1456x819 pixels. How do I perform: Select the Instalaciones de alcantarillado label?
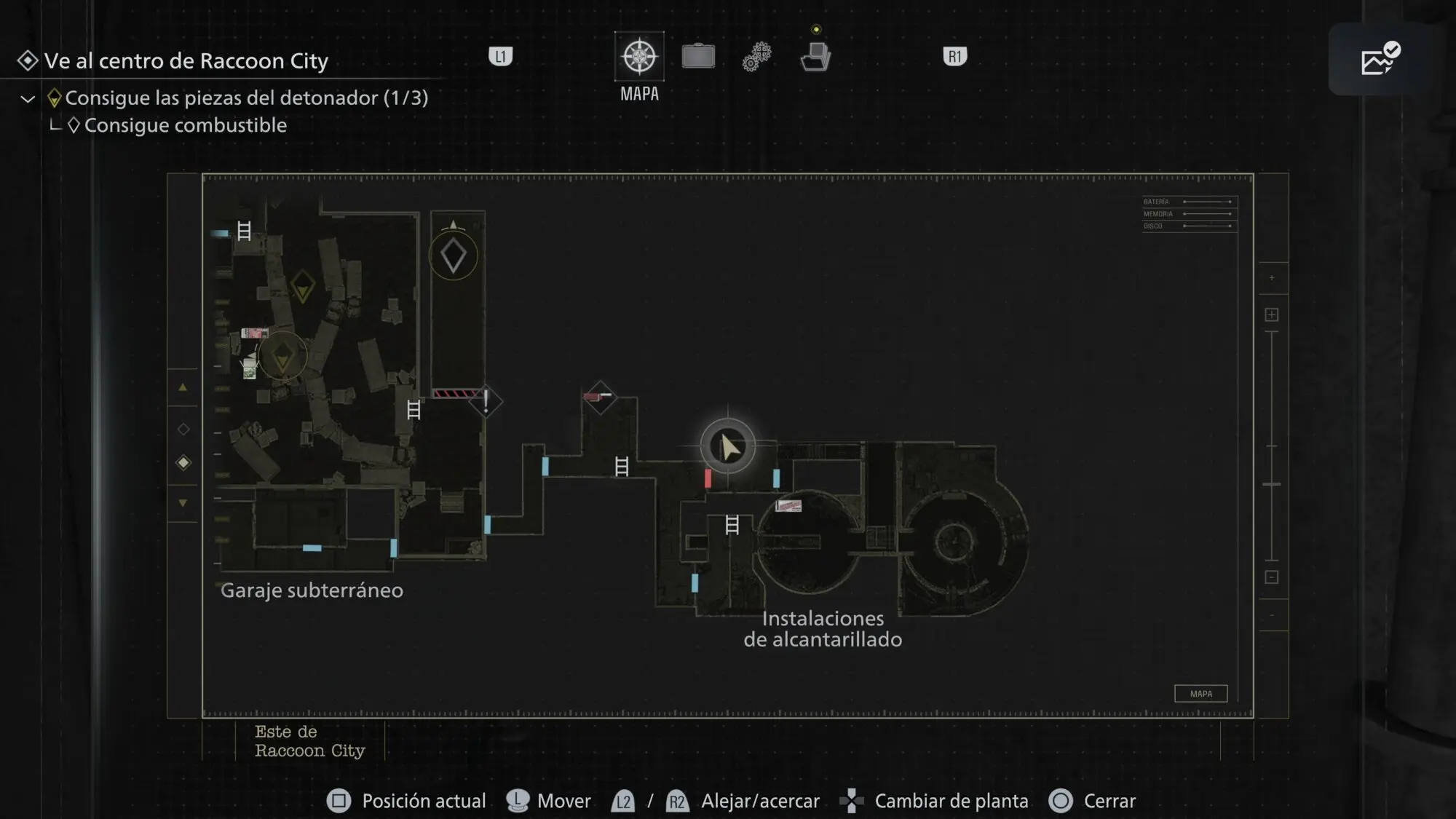point(823,629)
